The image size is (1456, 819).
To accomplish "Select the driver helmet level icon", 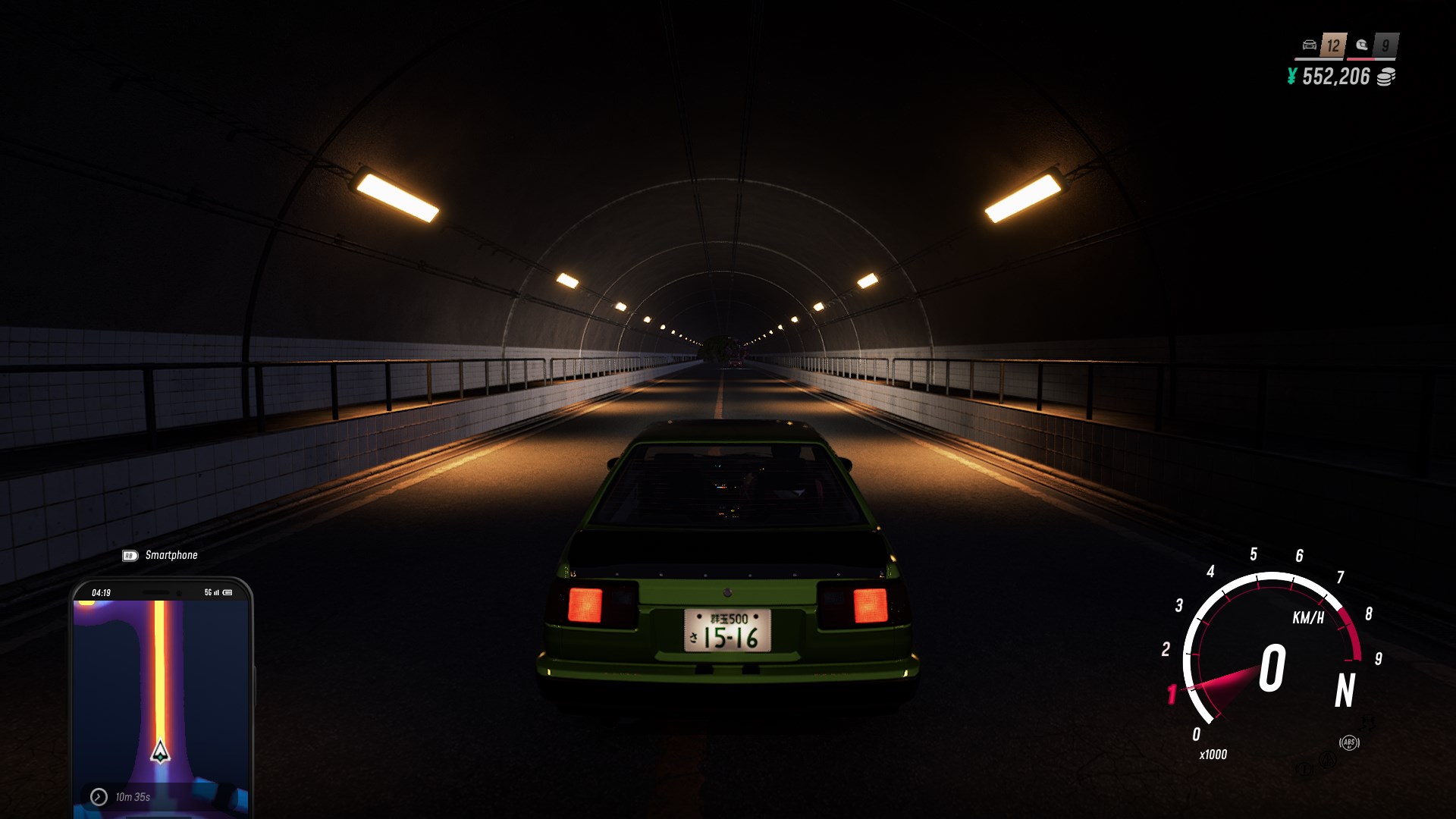I will (x=1362, y=45).
